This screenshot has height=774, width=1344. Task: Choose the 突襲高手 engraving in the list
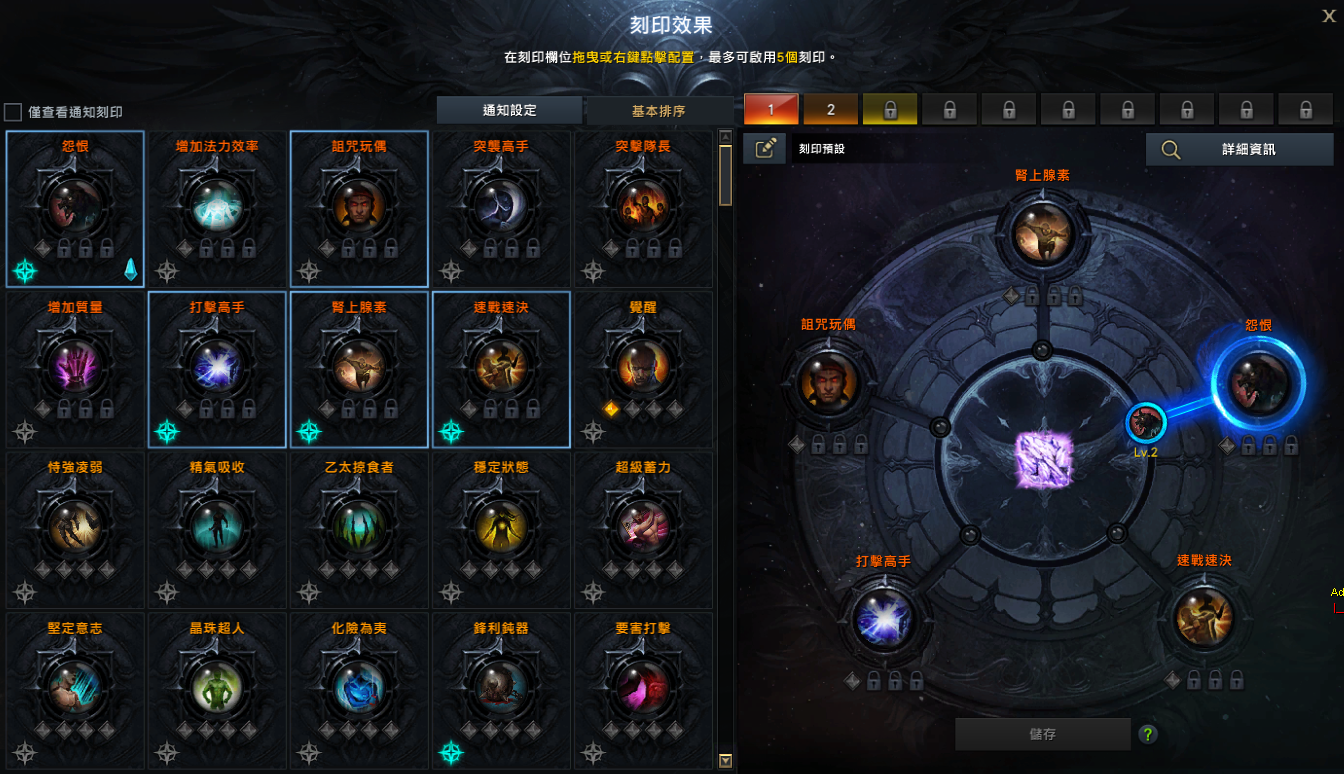[501, 208]
